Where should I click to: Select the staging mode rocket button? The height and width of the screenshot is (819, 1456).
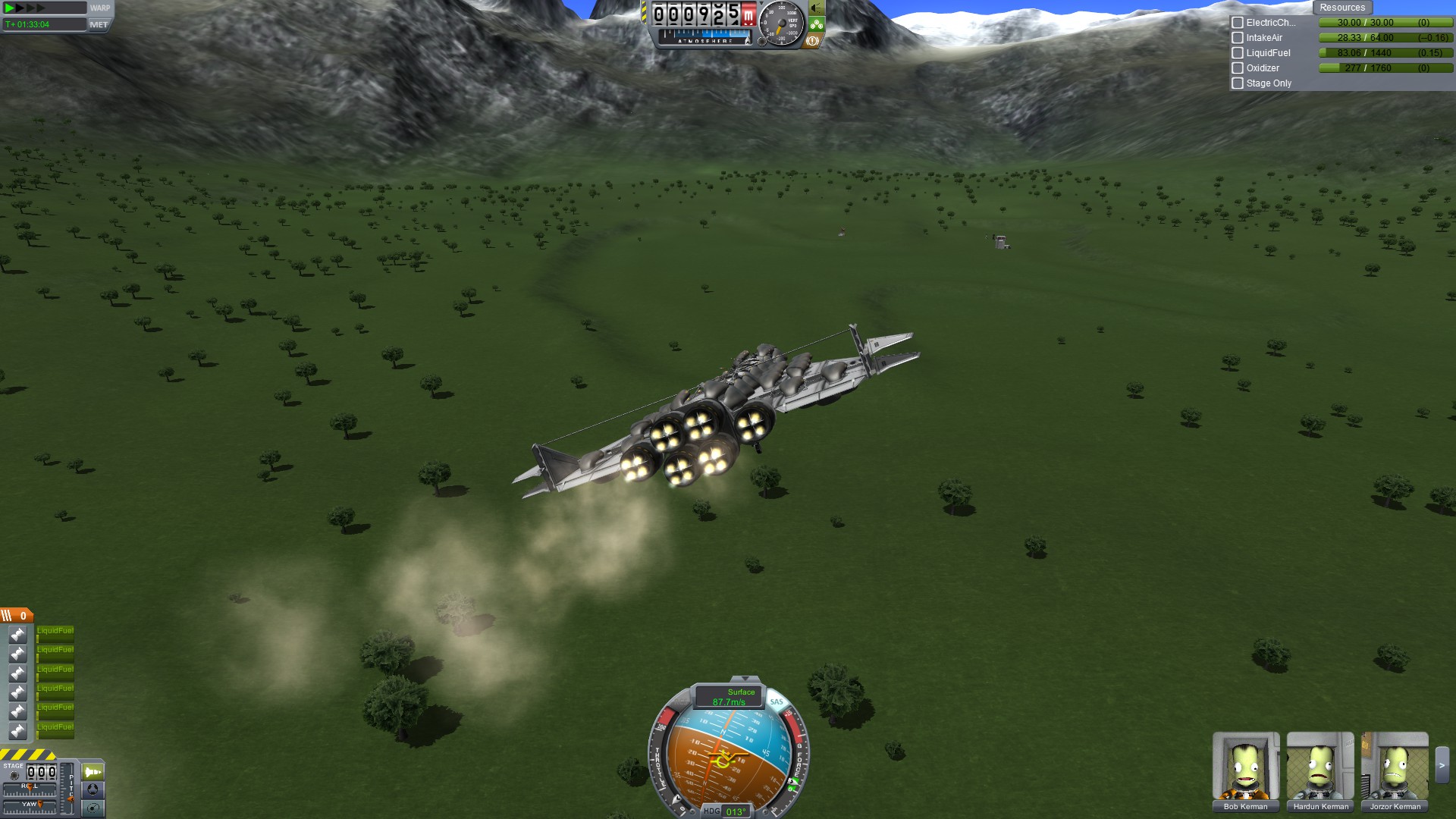point(93,772)
